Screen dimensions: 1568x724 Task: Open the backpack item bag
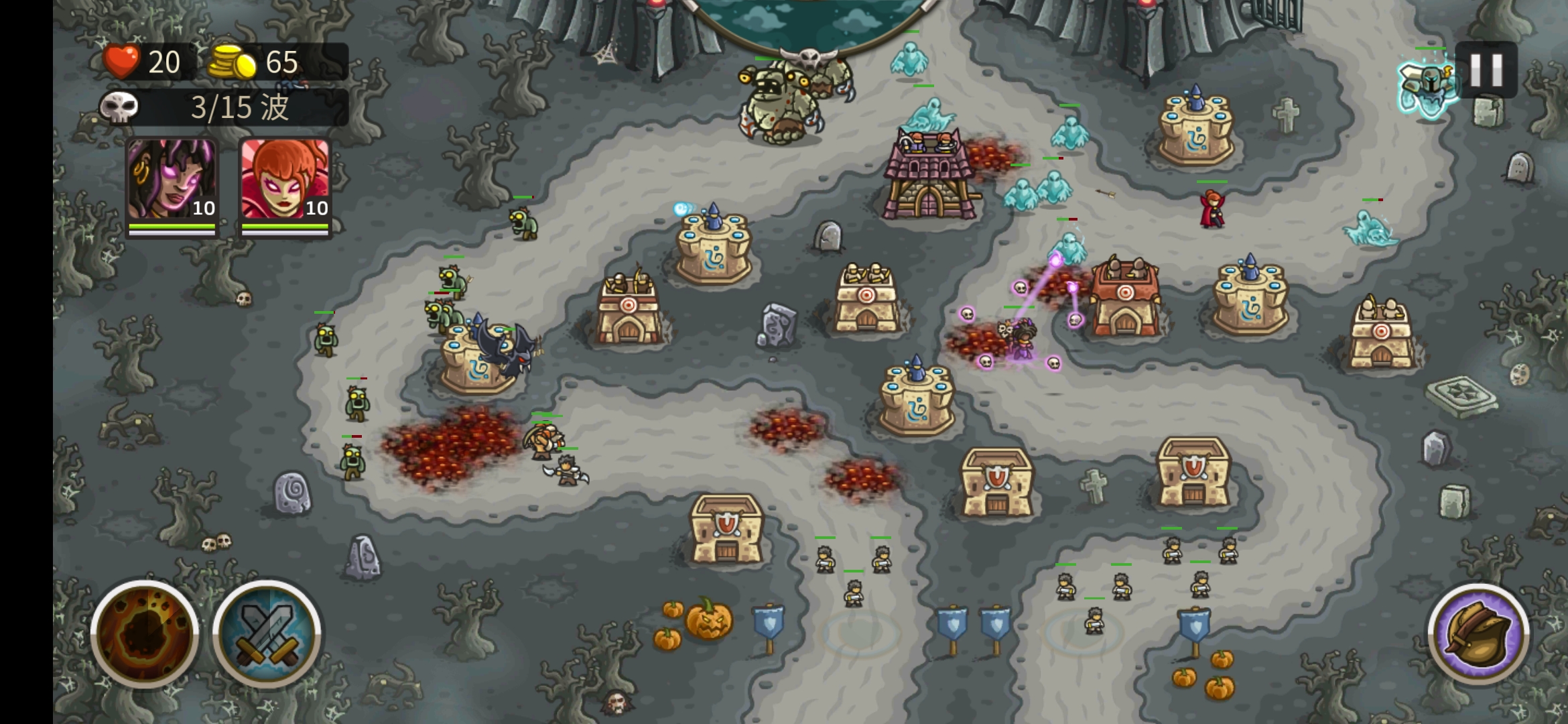(x=1479, y=634)
